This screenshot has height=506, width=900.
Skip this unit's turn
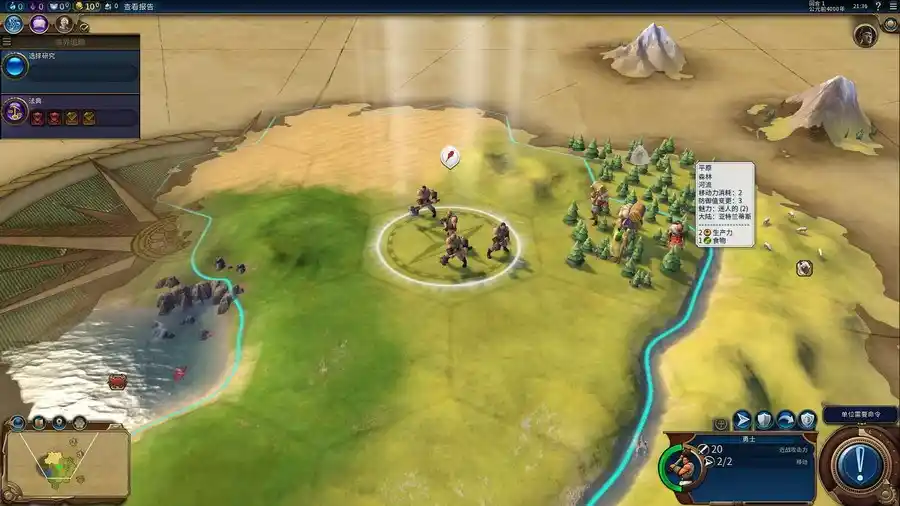(786, 420)
